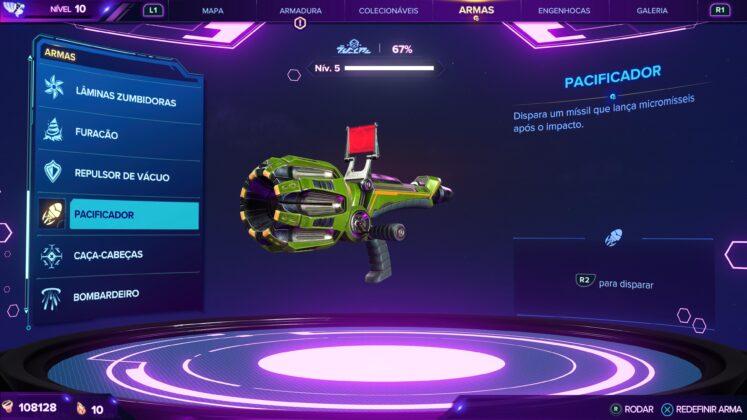The height and width of the screenshot is (420, 747).
Task: Show the Engenhocas tab
Action: [x=564, y=11]
